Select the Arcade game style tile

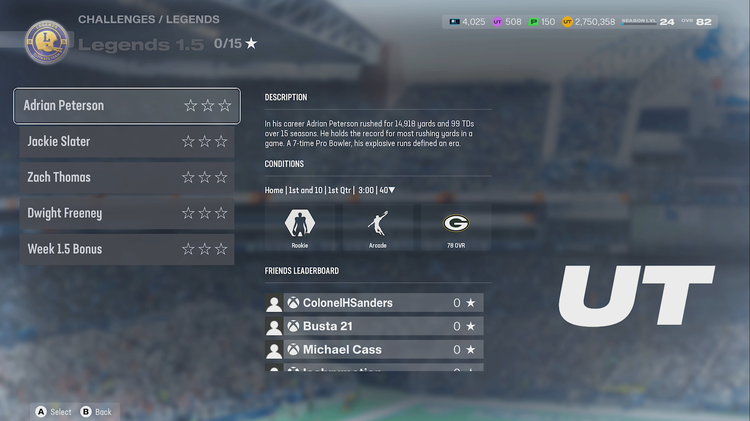pyautogui.click(x=378, y=227)
